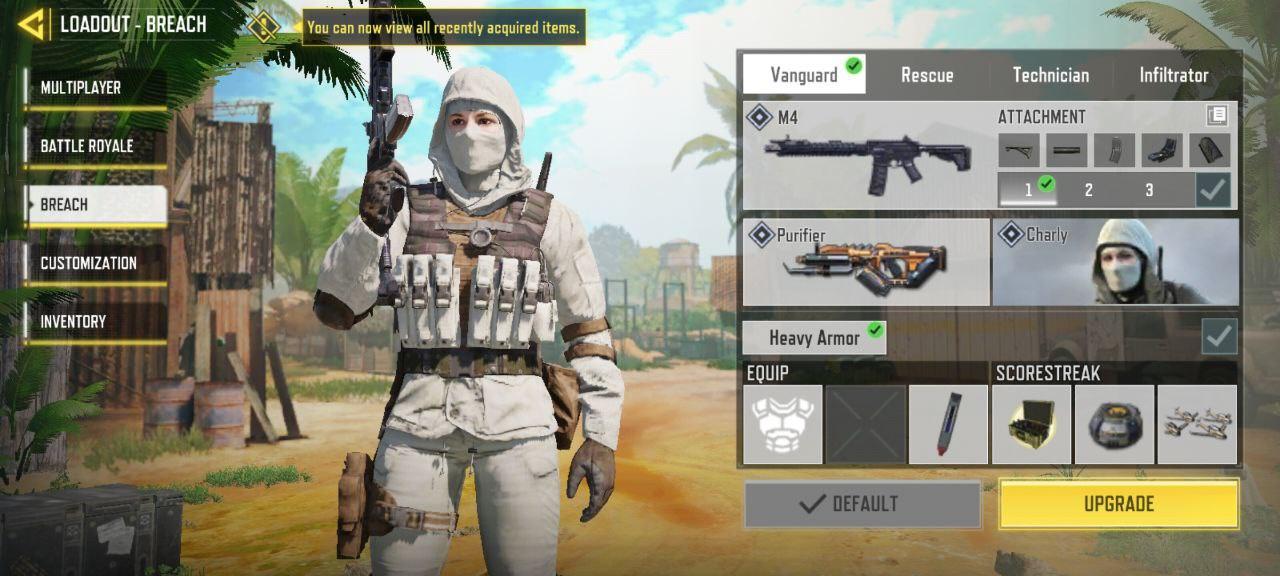Select the Infiltrator class tab
This screenshot has width=1280, height=576.
1173,75
